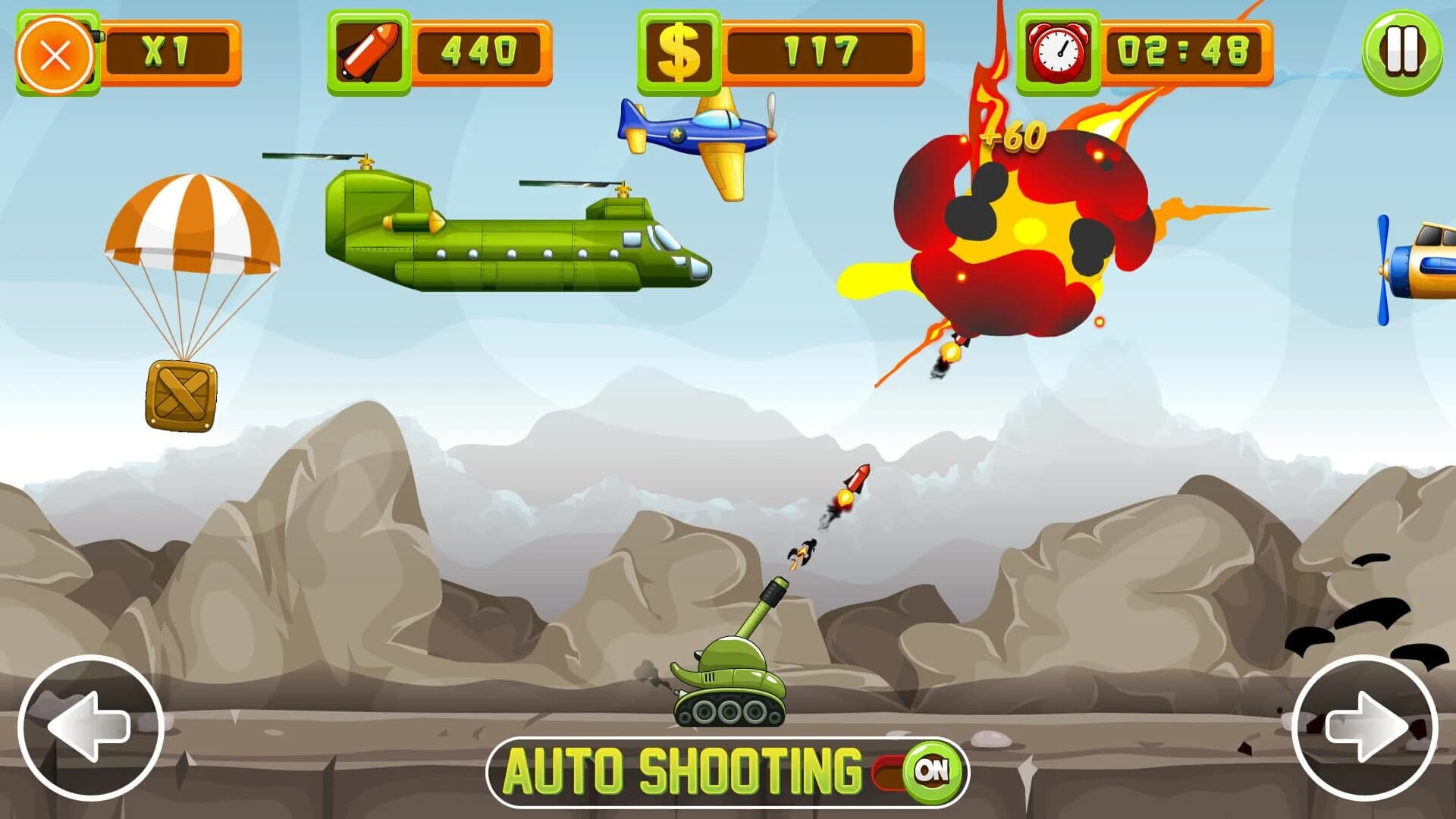Viewport: 1456px width, 819px height.
Task: Click the countdown timer progress readout
Action: coord(1183,49)
